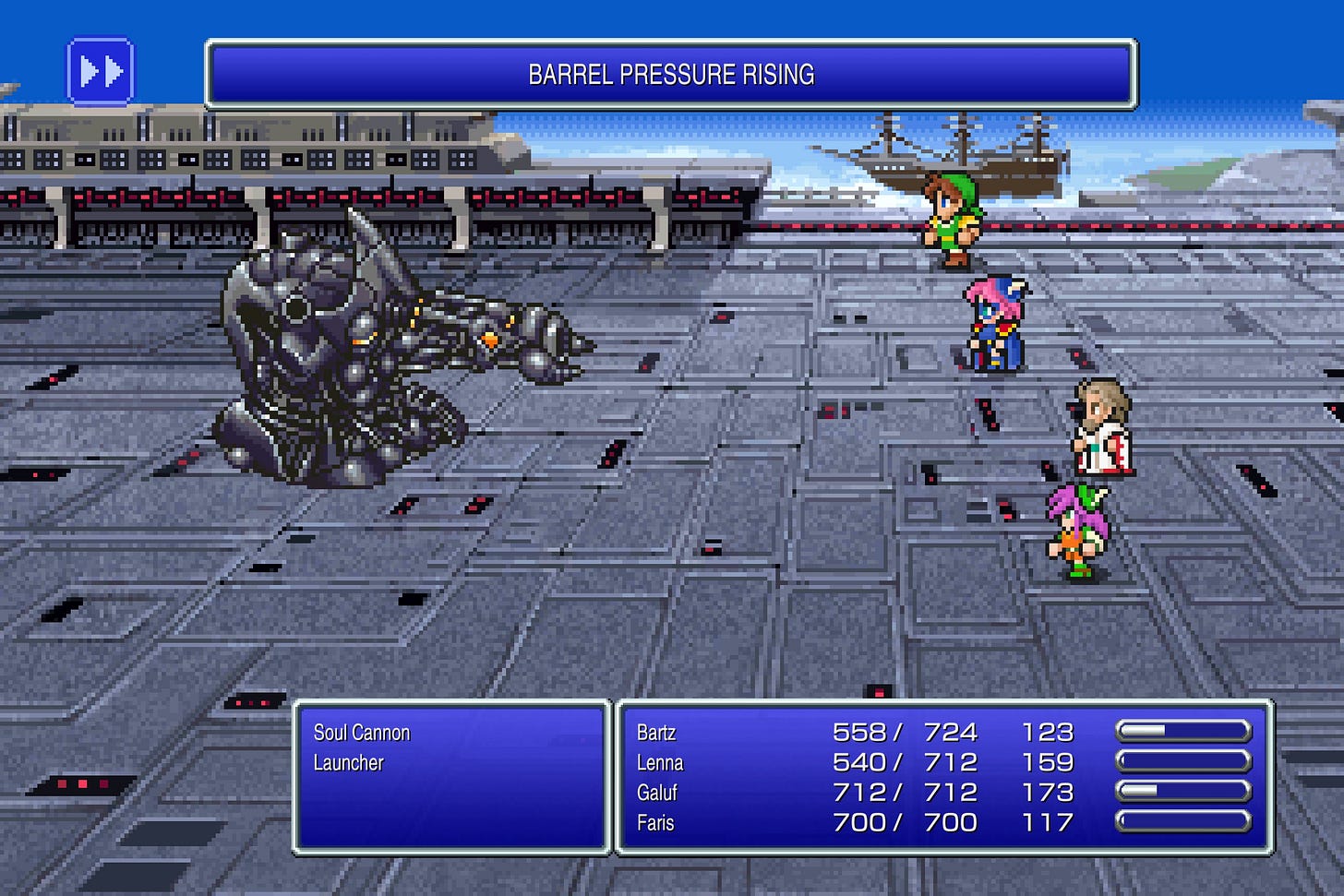
Task: Choose Lenna in the party status panel
Action: click(659, 763)
